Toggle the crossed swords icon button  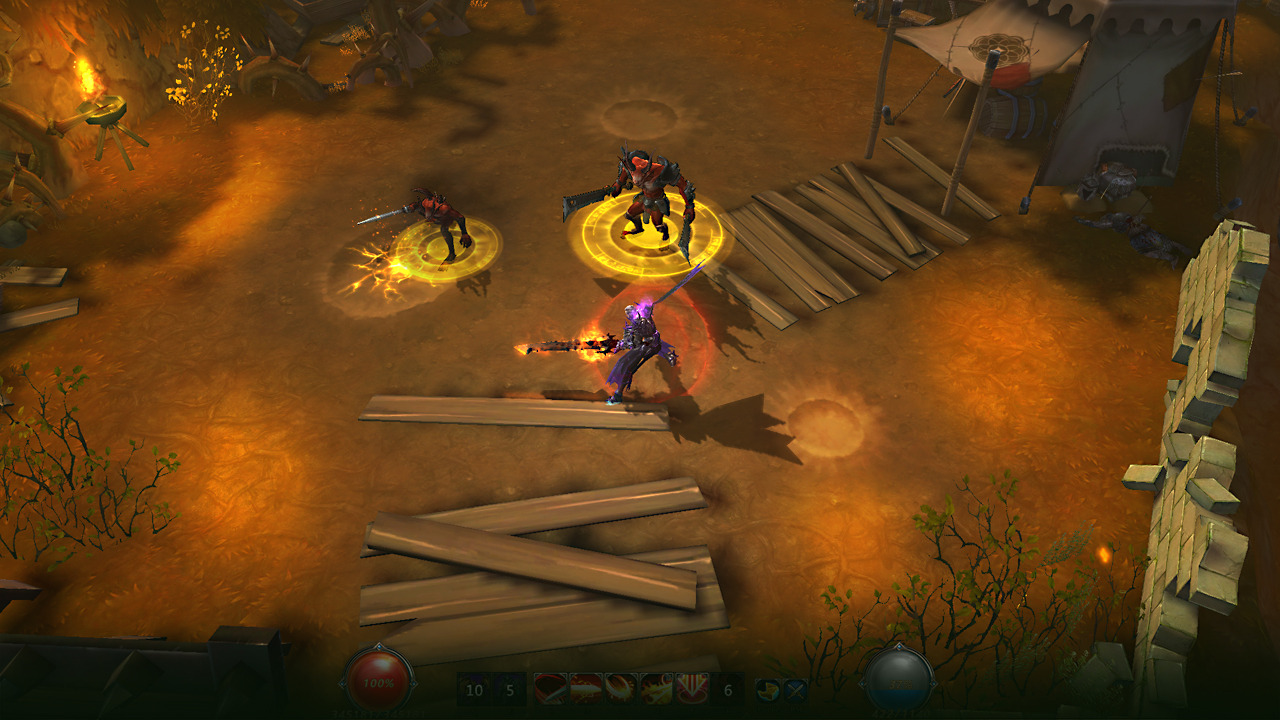coord(794,689)
